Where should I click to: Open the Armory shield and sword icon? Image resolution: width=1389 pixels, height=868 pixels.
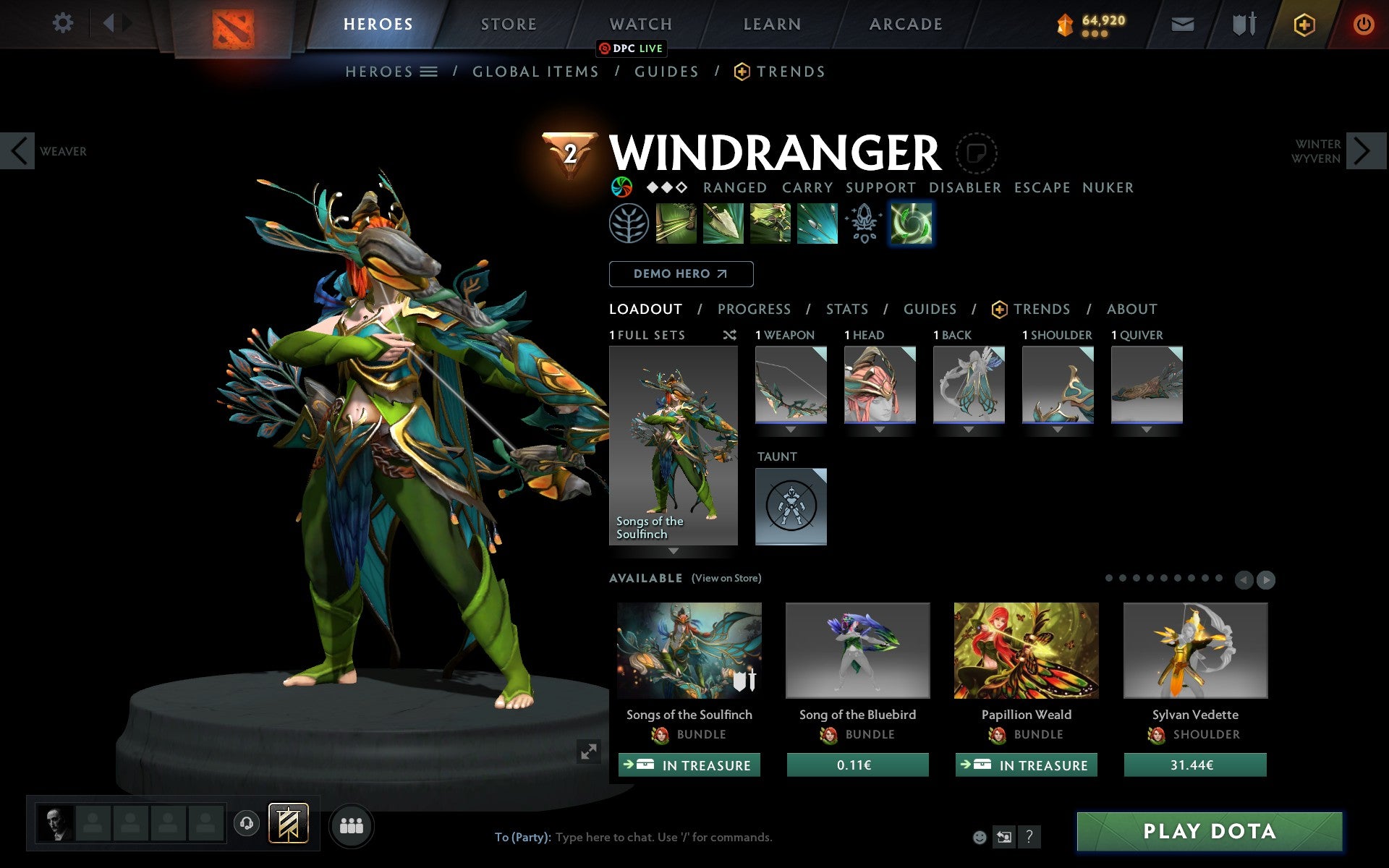(x=1242, y=23)
